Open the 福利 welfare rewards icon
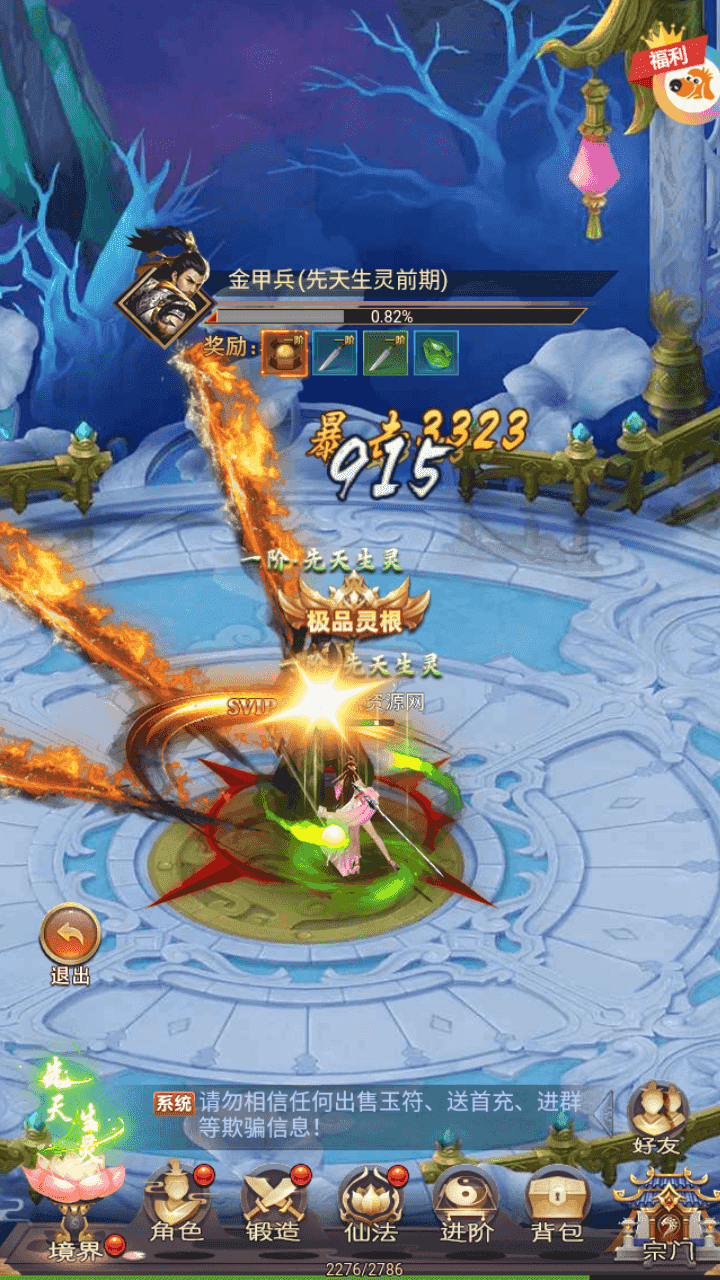The image size is (720, 1280). [x=680, y=82]
